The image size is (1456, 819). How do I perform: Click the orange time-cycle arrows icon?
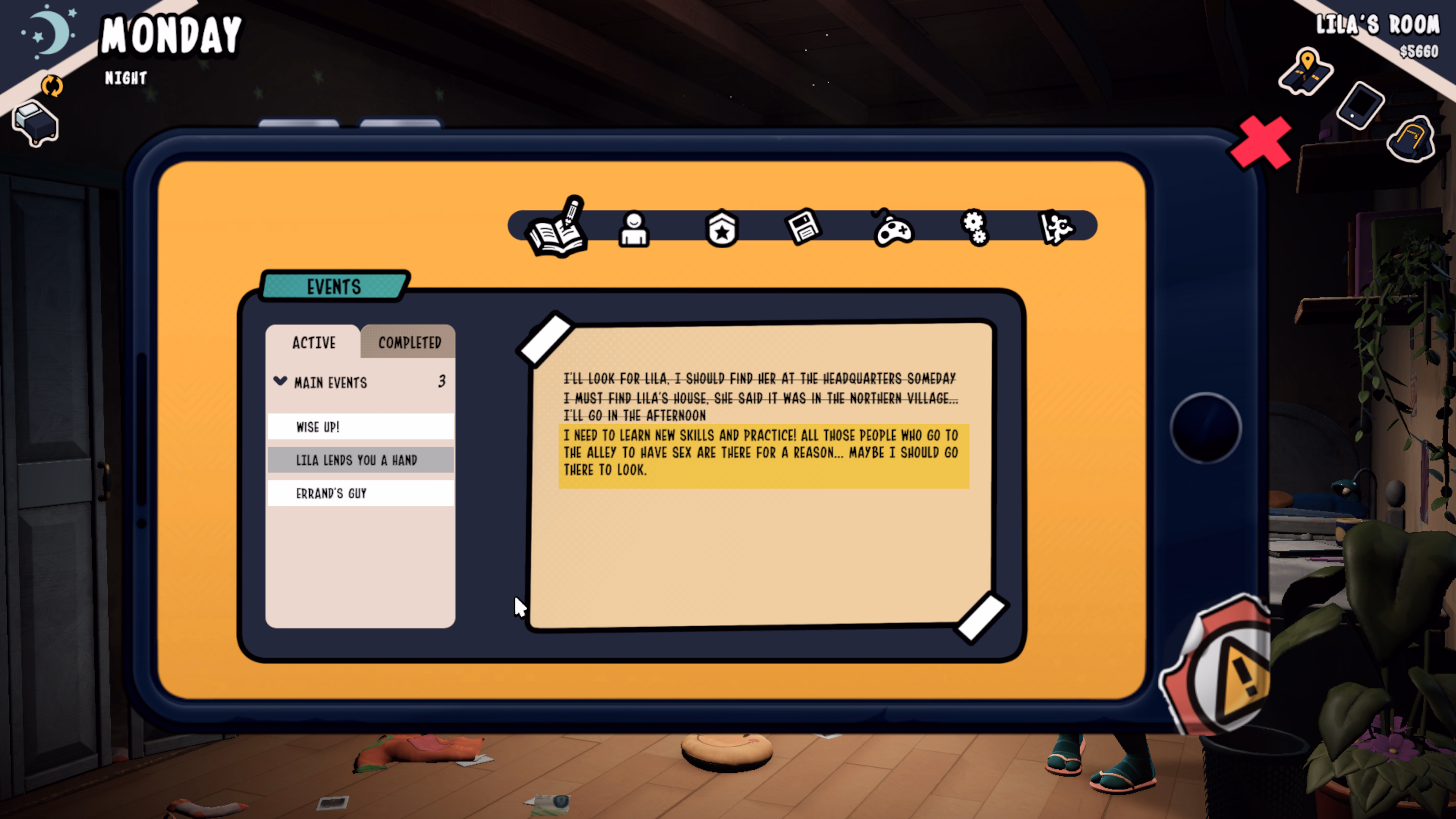point(52,86)
